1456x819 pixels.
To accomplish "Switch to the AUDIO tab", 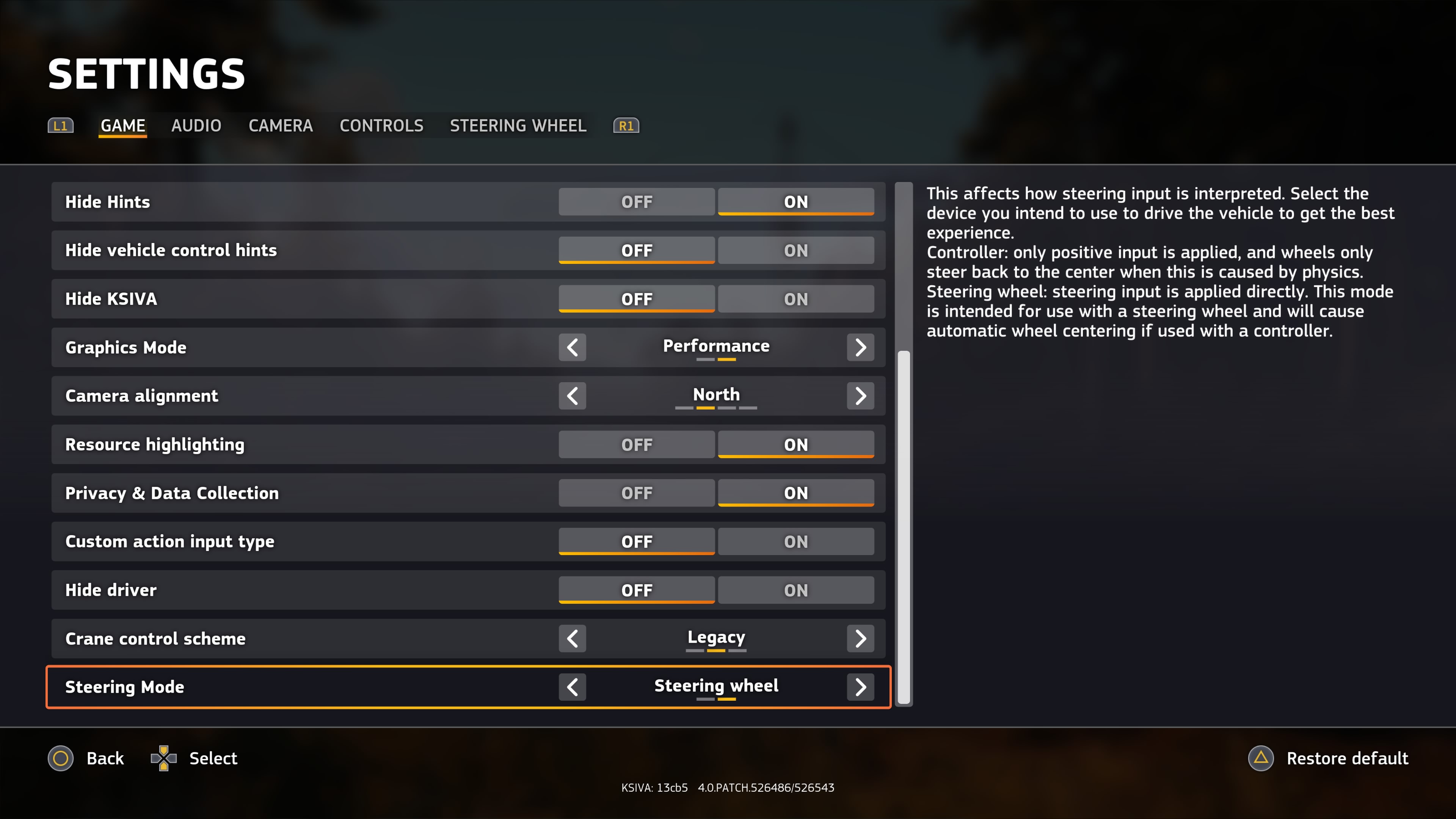I will tap(196, 126).
